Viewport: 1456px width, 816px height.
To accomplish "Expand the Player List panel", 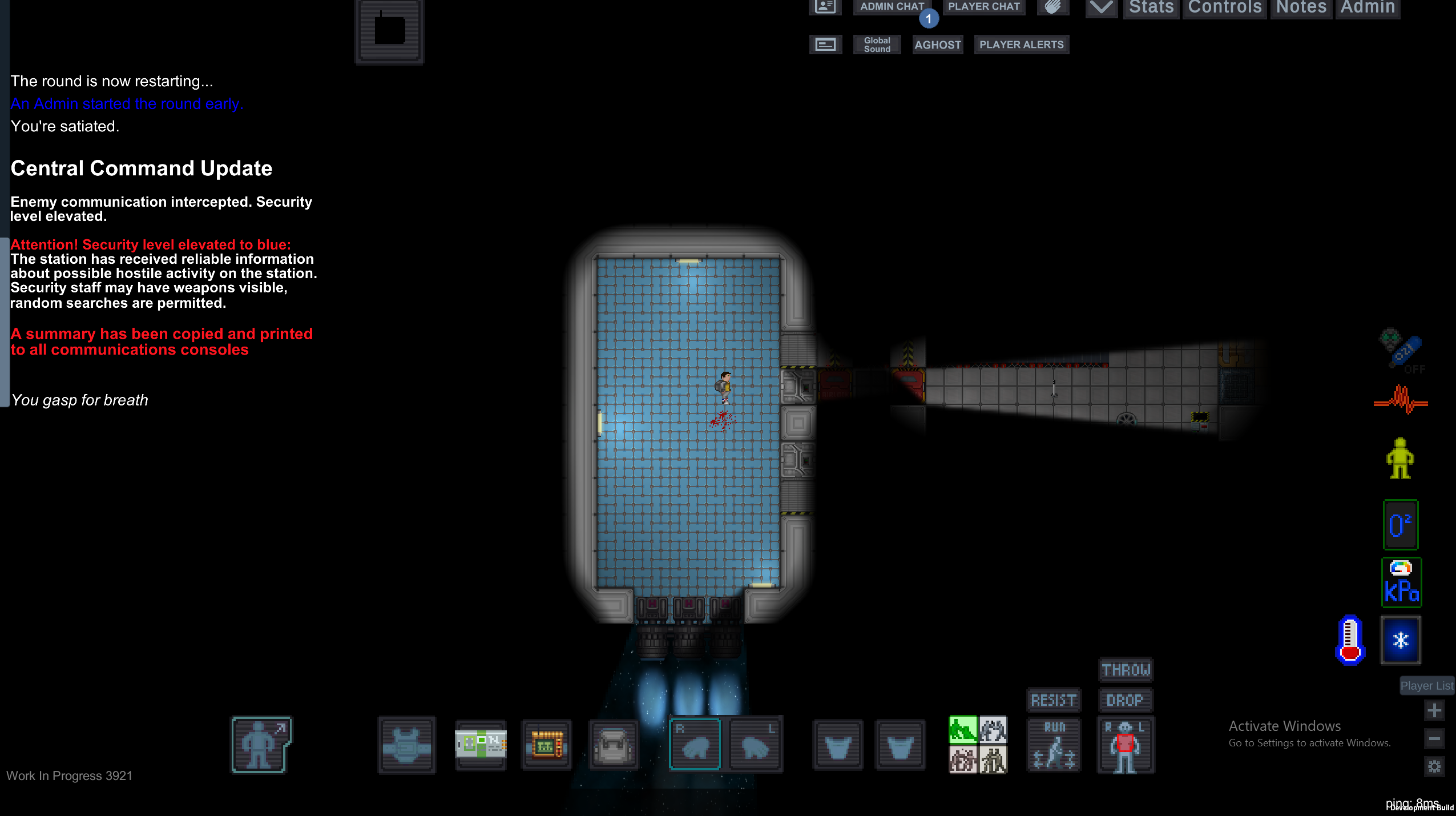I will click(x=1426, y=685).
